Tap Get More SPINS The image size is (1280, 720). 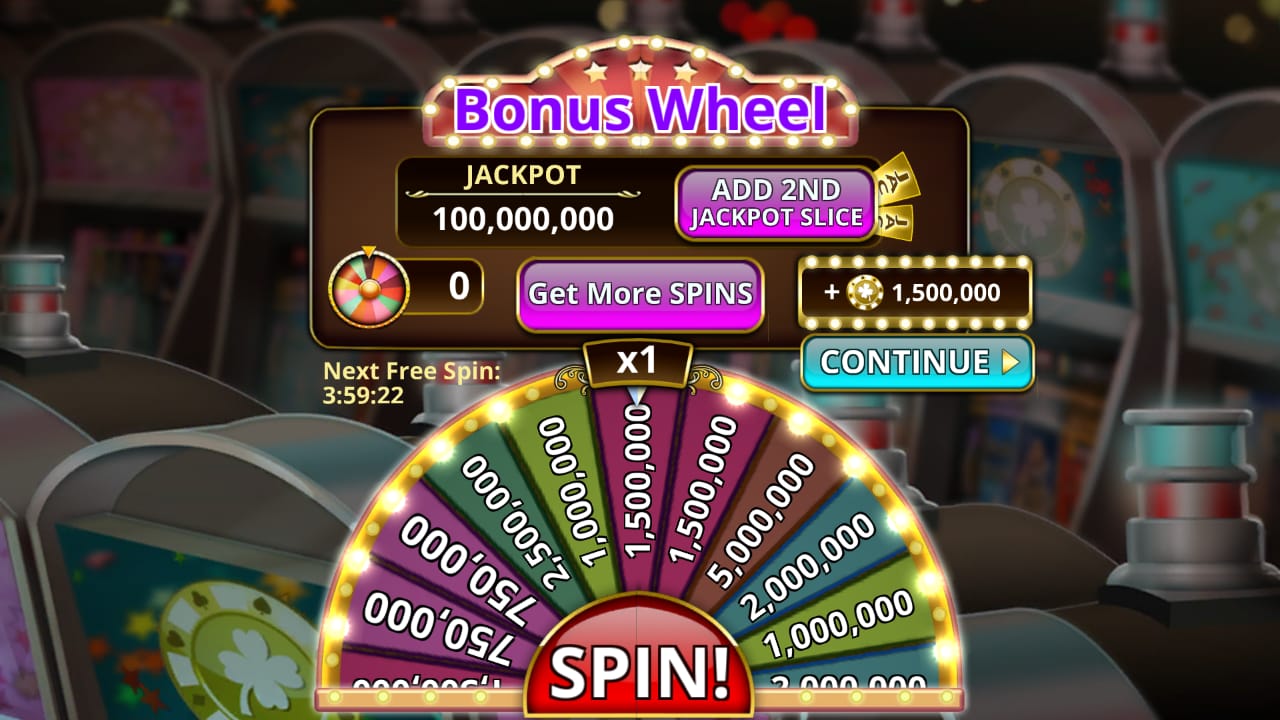(x=640, y=295)
